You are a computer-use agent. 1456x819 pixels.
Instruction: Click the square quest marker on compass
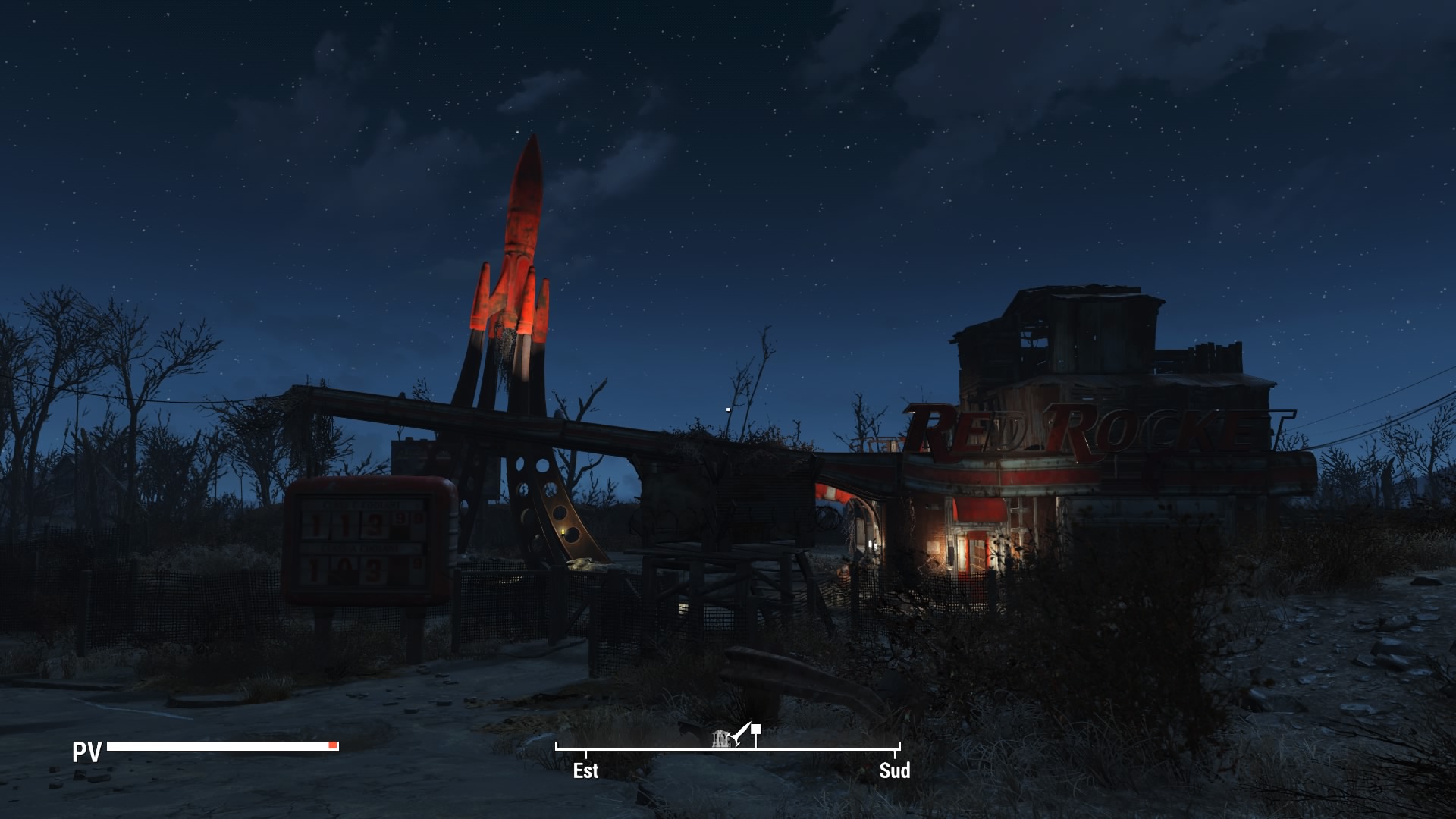756,730
